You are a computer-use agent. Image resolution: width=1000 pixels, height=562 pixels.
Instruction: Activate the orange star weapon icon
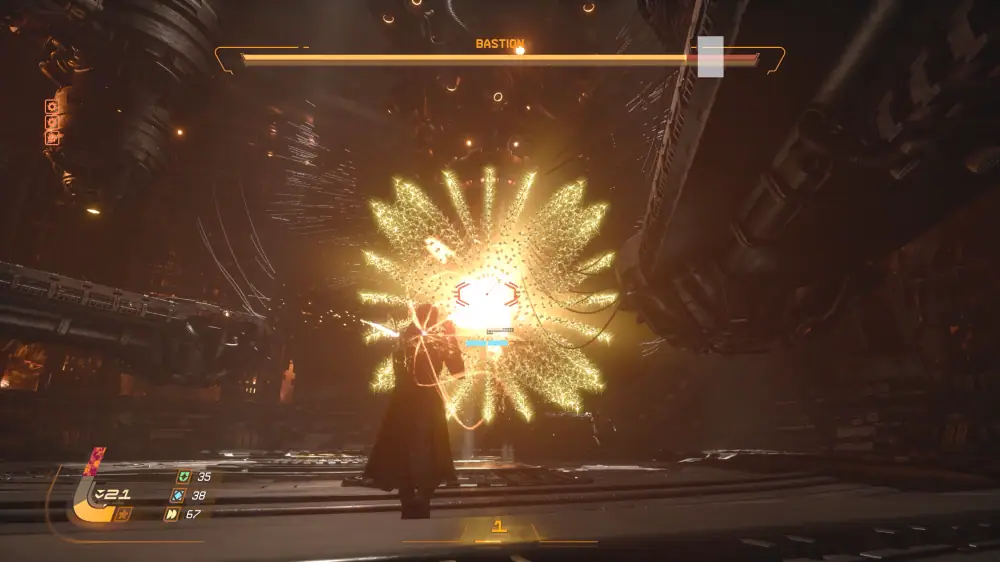[x=123, y=514]
